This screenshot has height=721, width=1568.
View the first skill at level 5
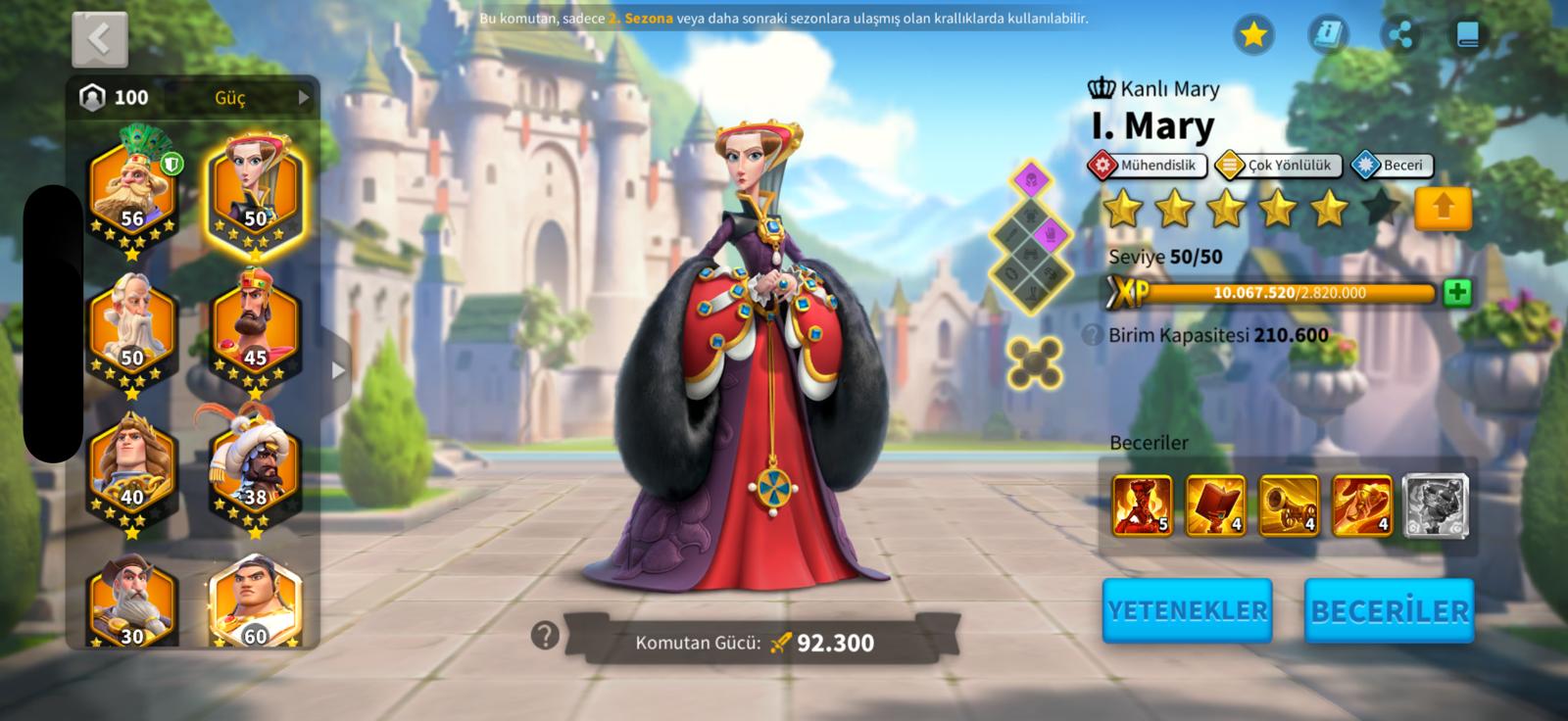tap(1142, 505)
